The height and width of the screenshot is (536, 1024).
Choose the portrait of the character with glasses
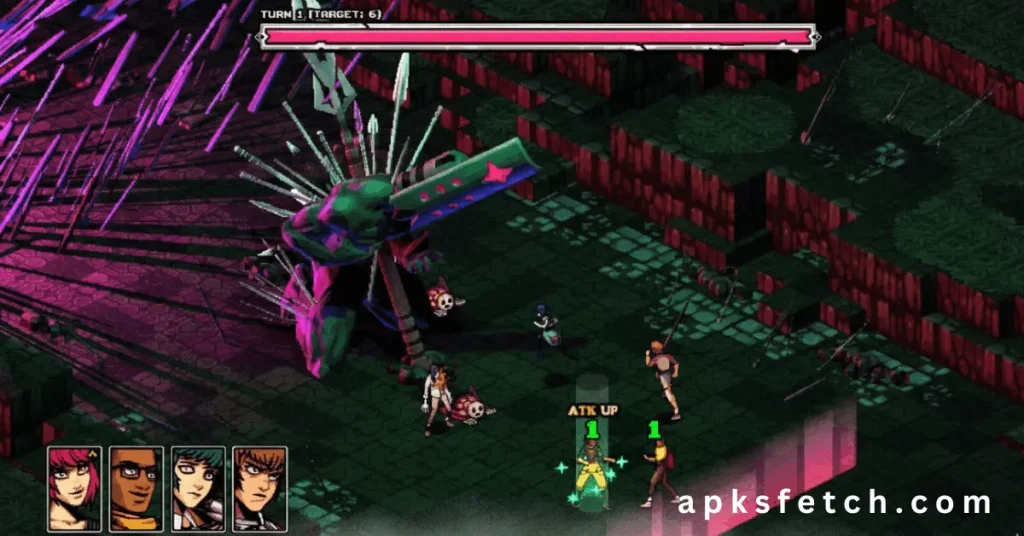[x=136, y=488]
